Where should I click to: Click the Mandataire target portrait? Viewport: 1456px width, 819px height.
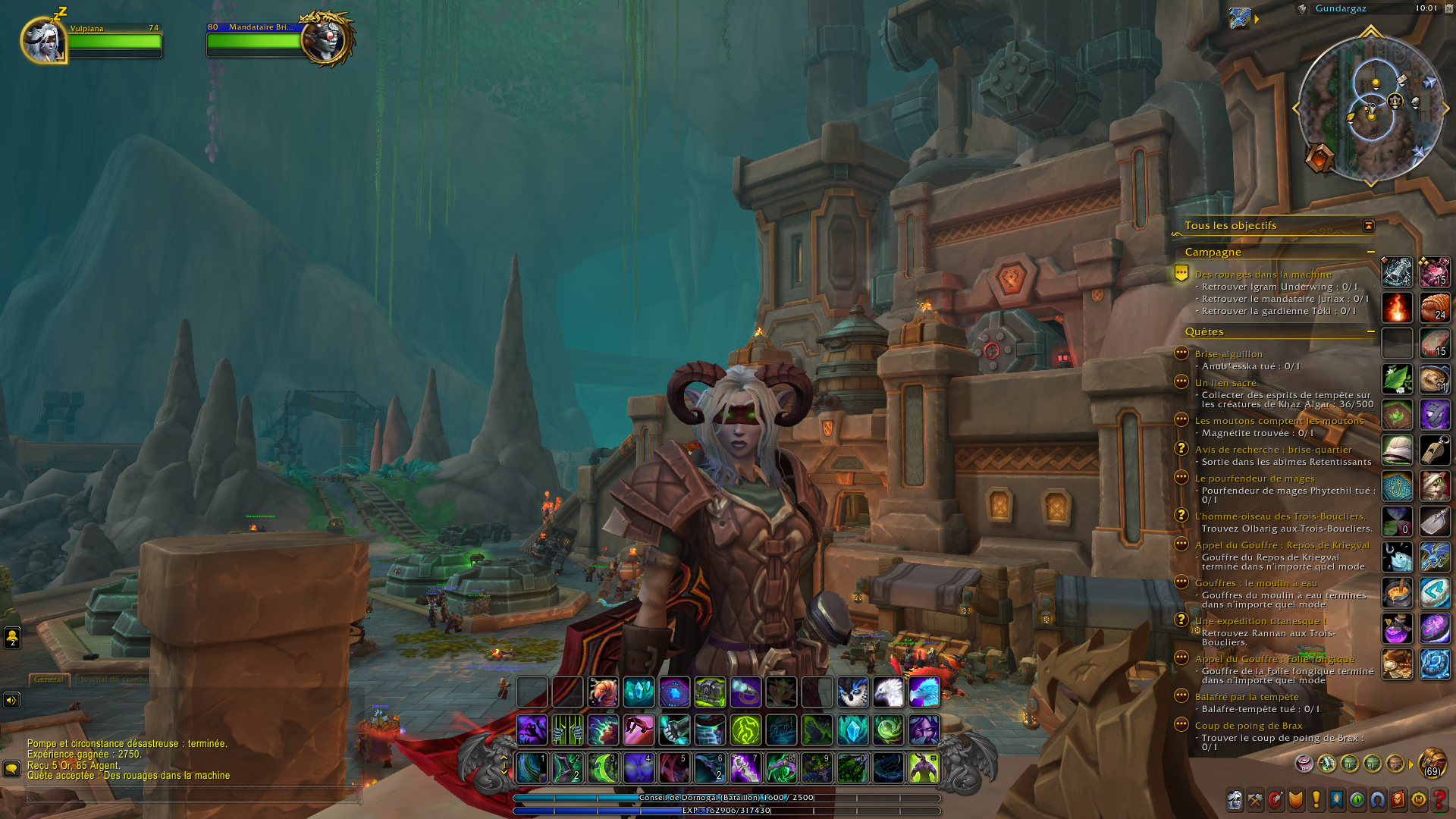(327, 39)
